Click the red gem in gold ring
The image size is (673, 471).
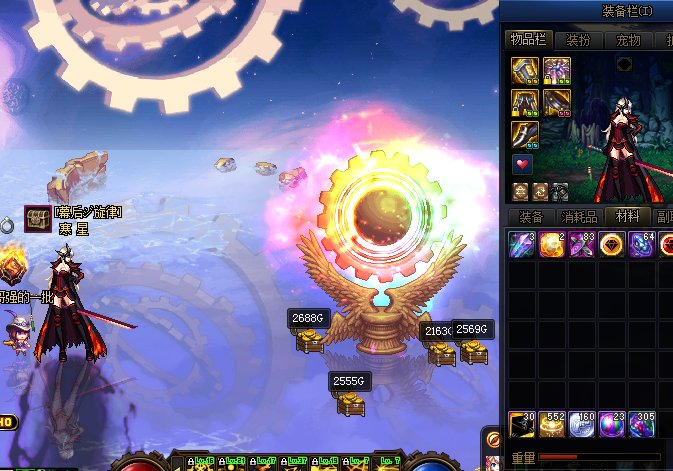coord(612,244)
